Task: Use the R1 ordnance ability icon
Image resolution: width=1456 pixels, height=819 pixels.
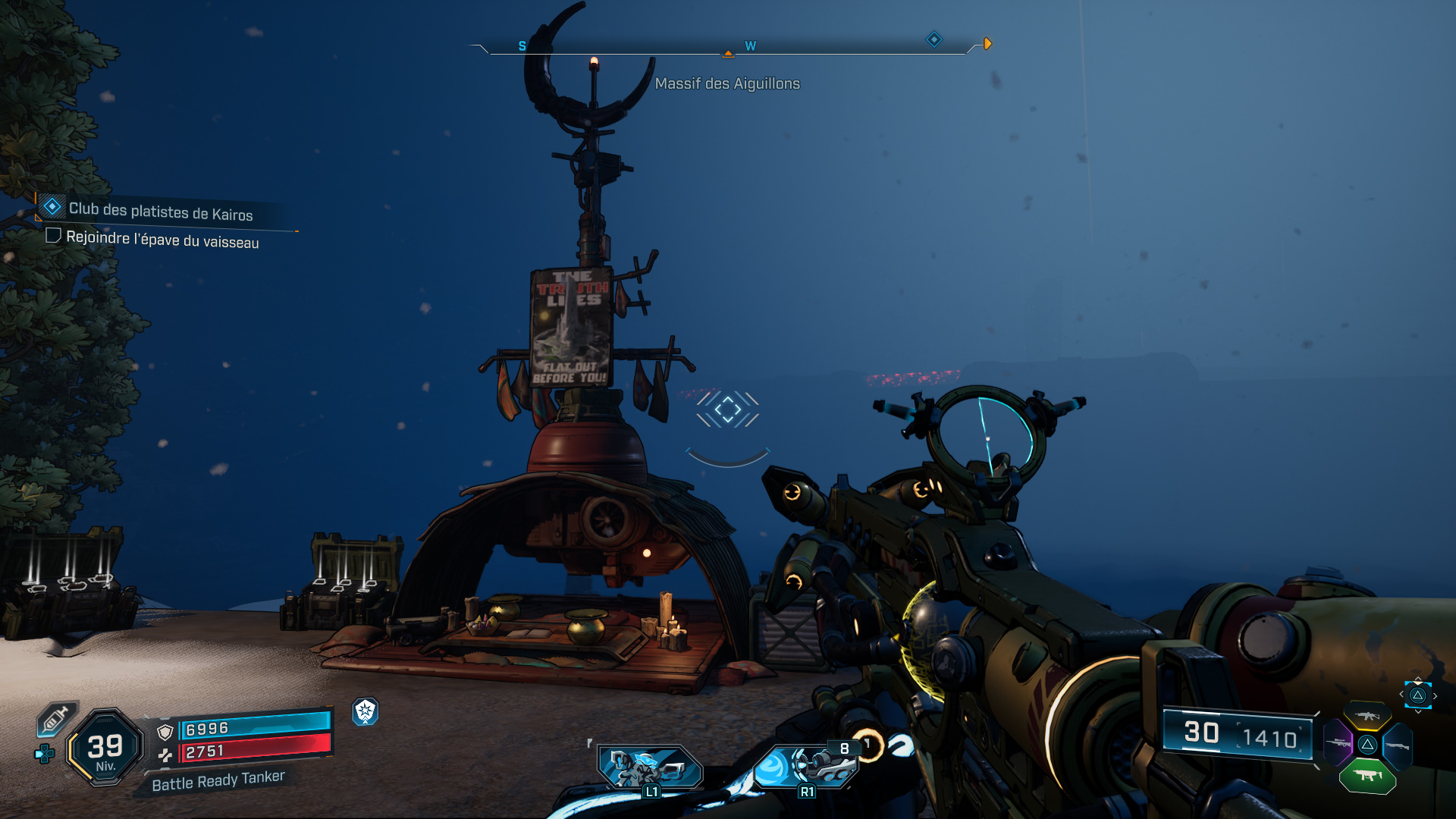Action: (805, 766)
